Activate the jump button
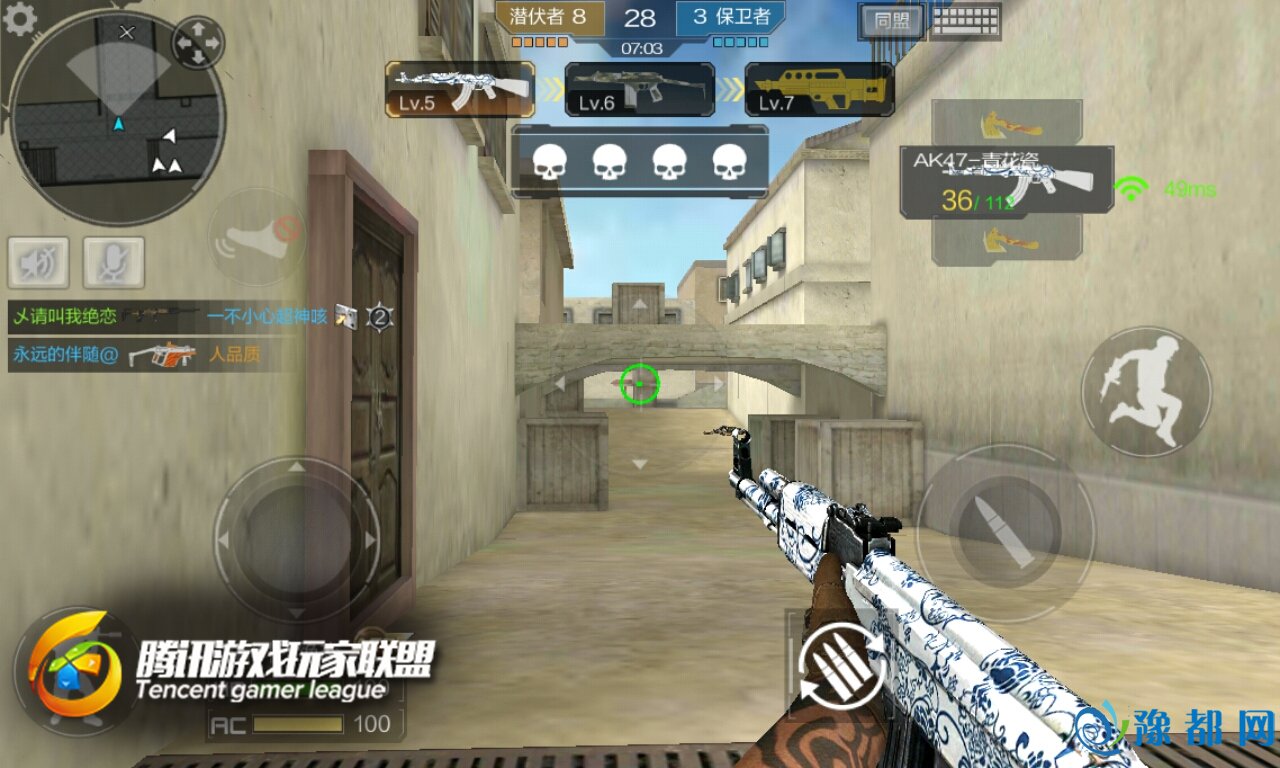1280x768 pixels. point(1146,391)
